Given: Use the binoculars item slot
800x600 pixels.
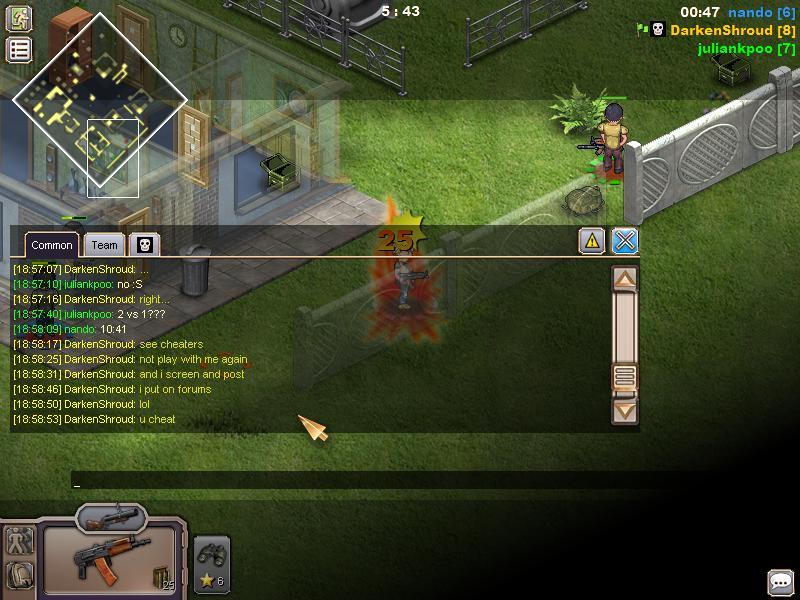Looking at the screenshot, I should point(212,565).
